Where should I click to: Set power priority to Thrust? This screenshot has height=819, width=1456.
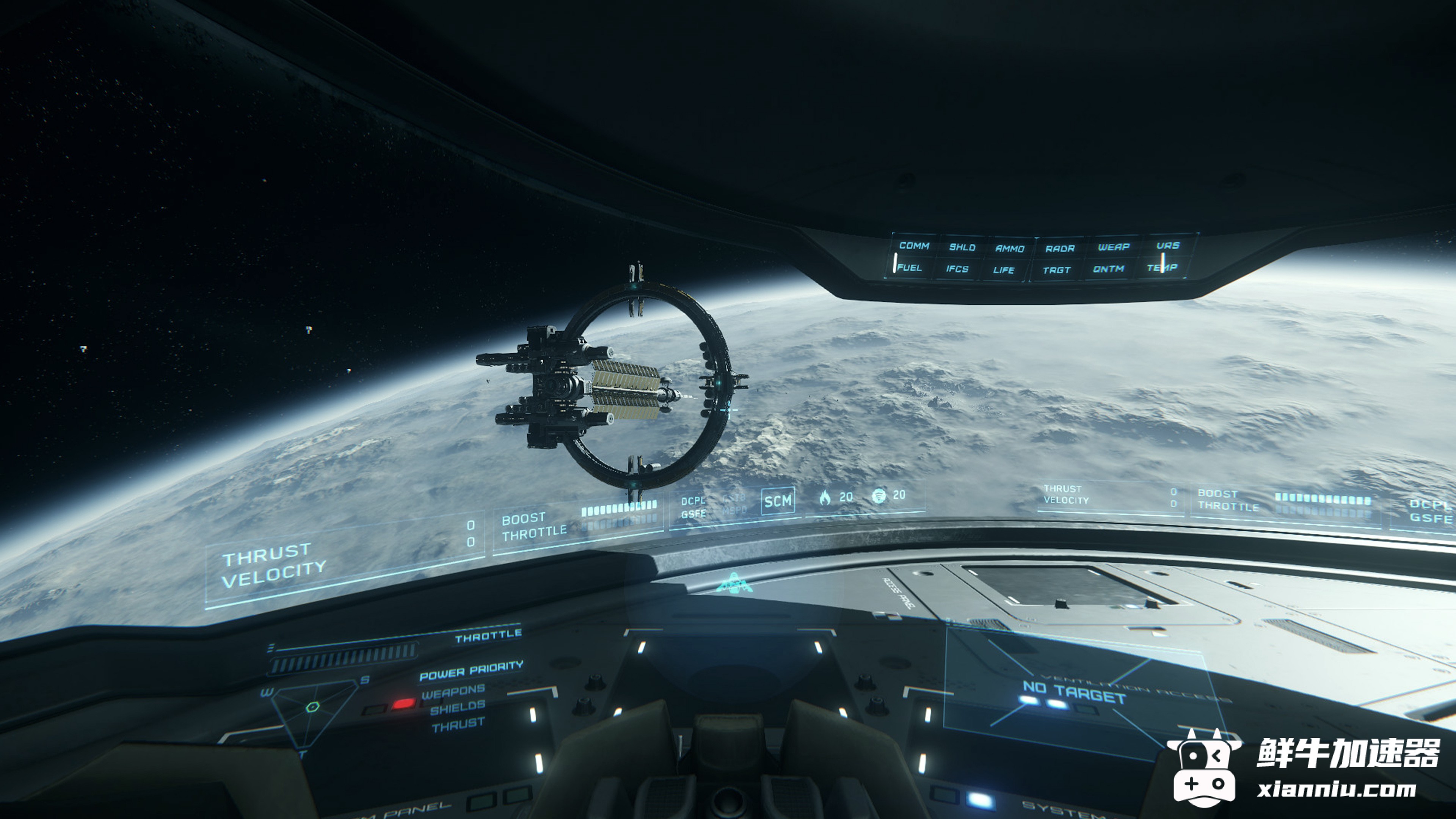458,724
